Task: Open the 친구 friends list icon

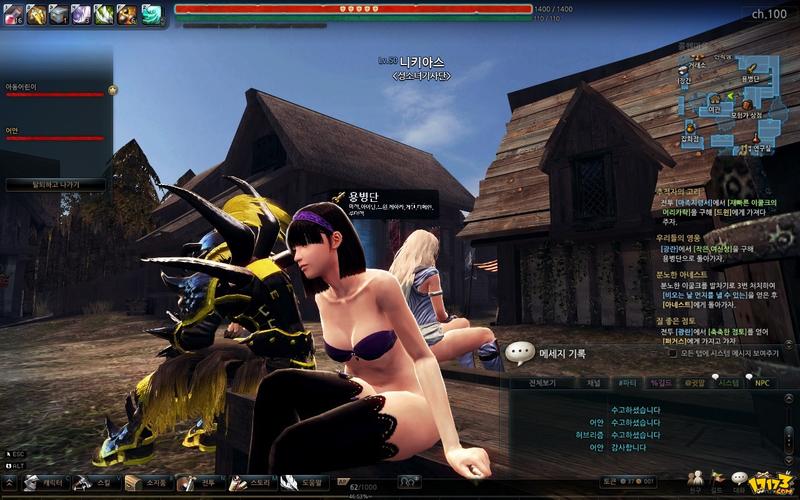Action: click(695, 479)
